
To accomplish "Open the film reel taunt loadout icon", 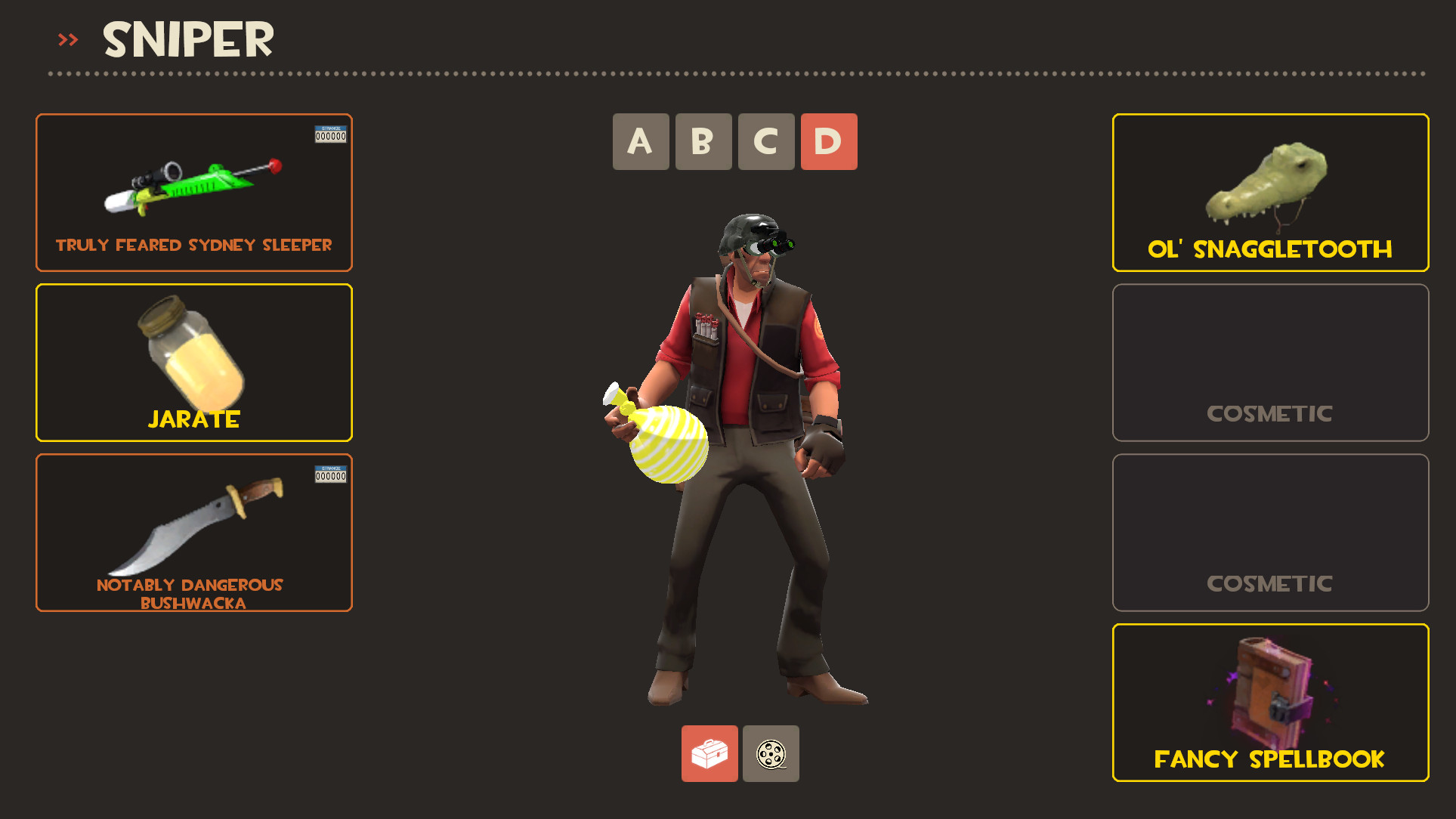I will [x=771, y=755].
